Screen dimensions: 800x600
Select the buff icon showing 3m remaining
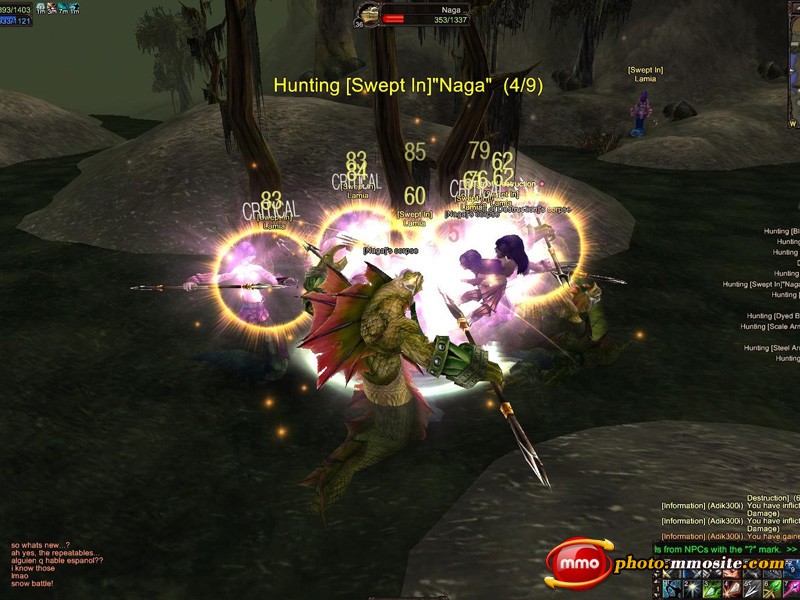[52, 8]
